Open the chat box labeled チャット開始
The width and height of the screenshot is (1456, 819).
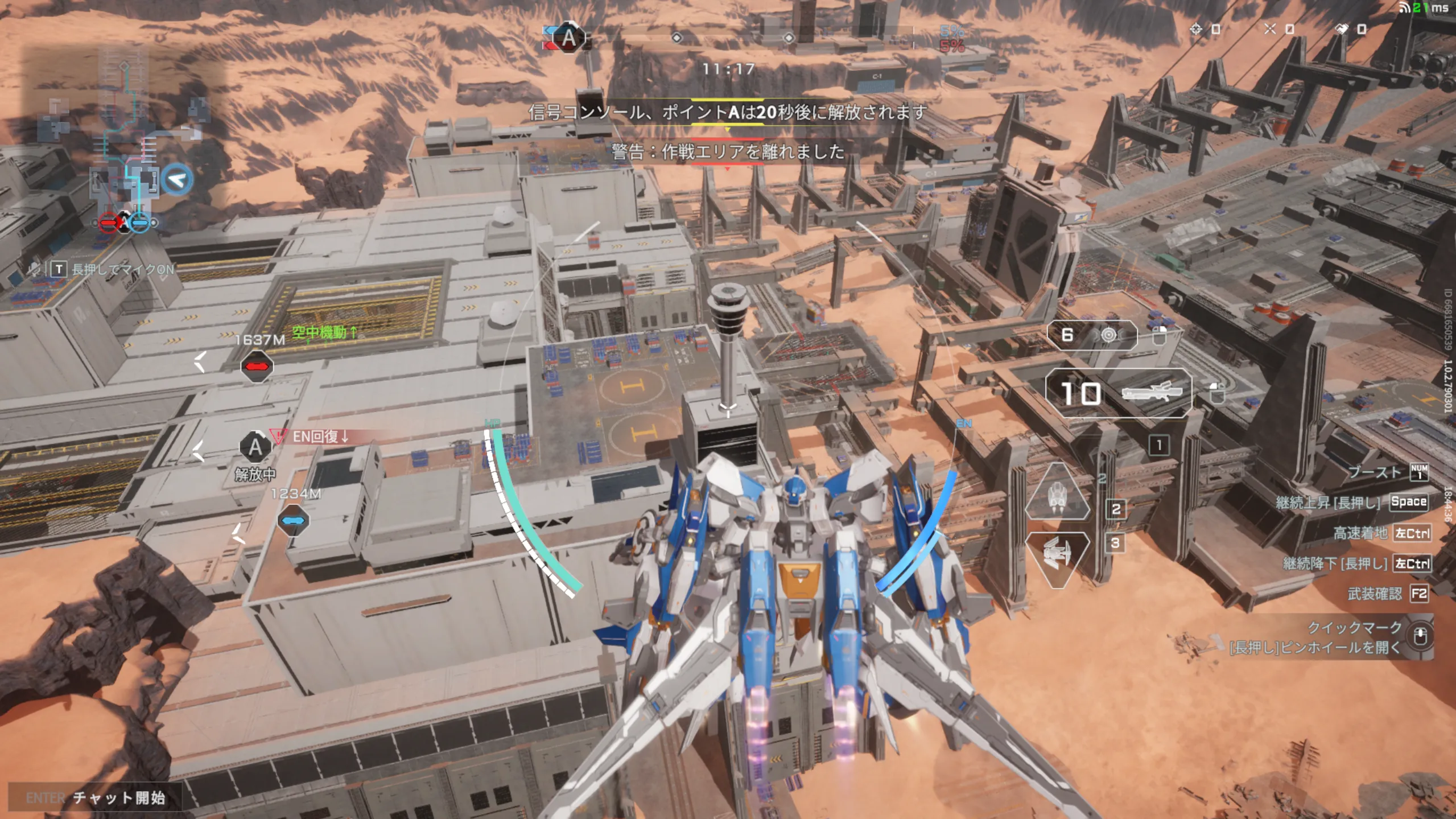(96, 797)
